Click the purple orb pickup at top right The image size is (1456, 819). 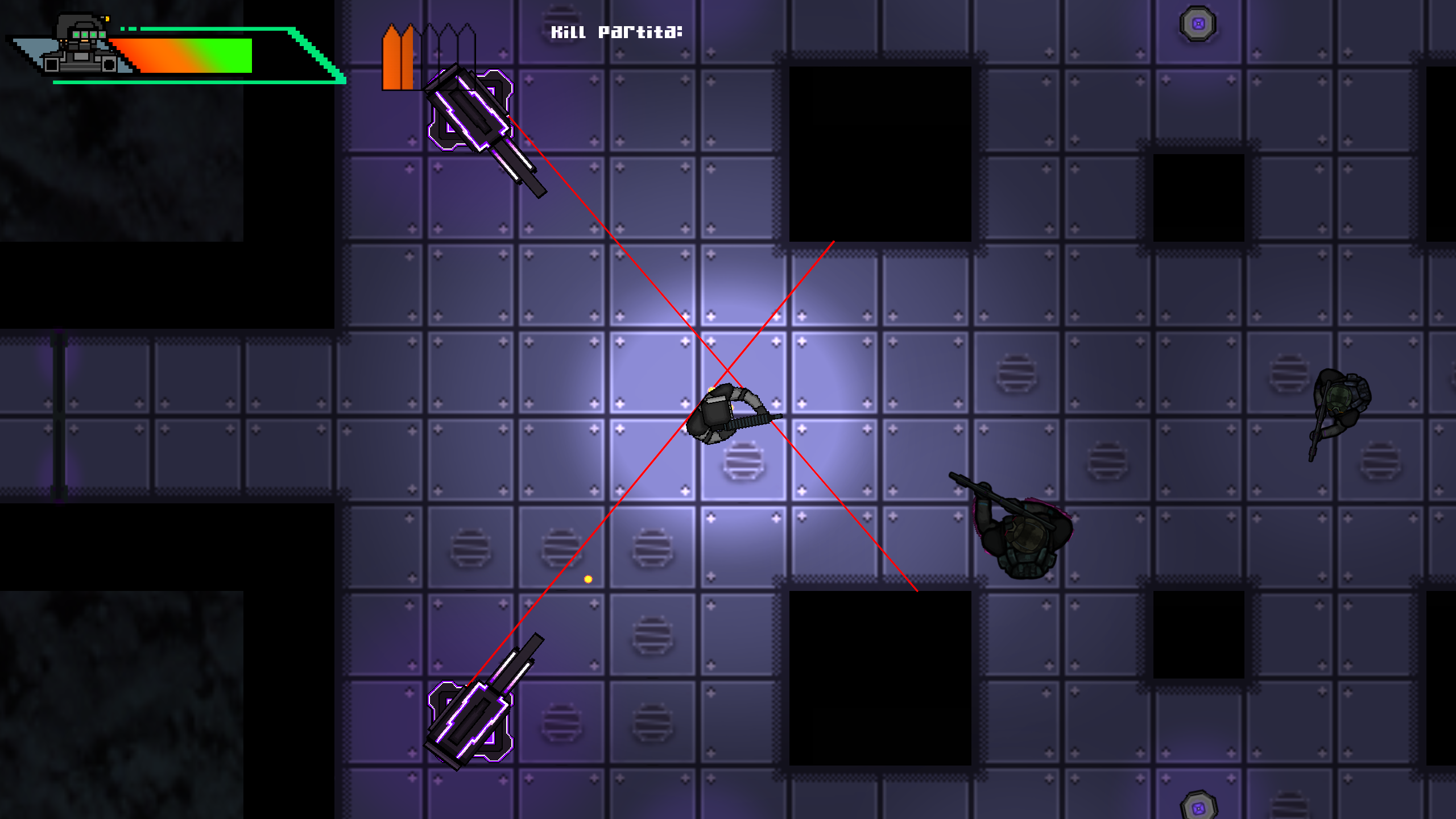pyautogui.click(x=1199, y=23)
